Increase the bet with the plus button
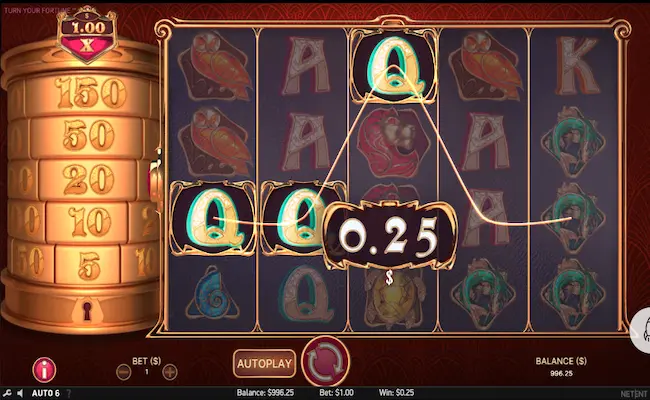Viewport: 650px width, 400px height. [x=170, y=372]
